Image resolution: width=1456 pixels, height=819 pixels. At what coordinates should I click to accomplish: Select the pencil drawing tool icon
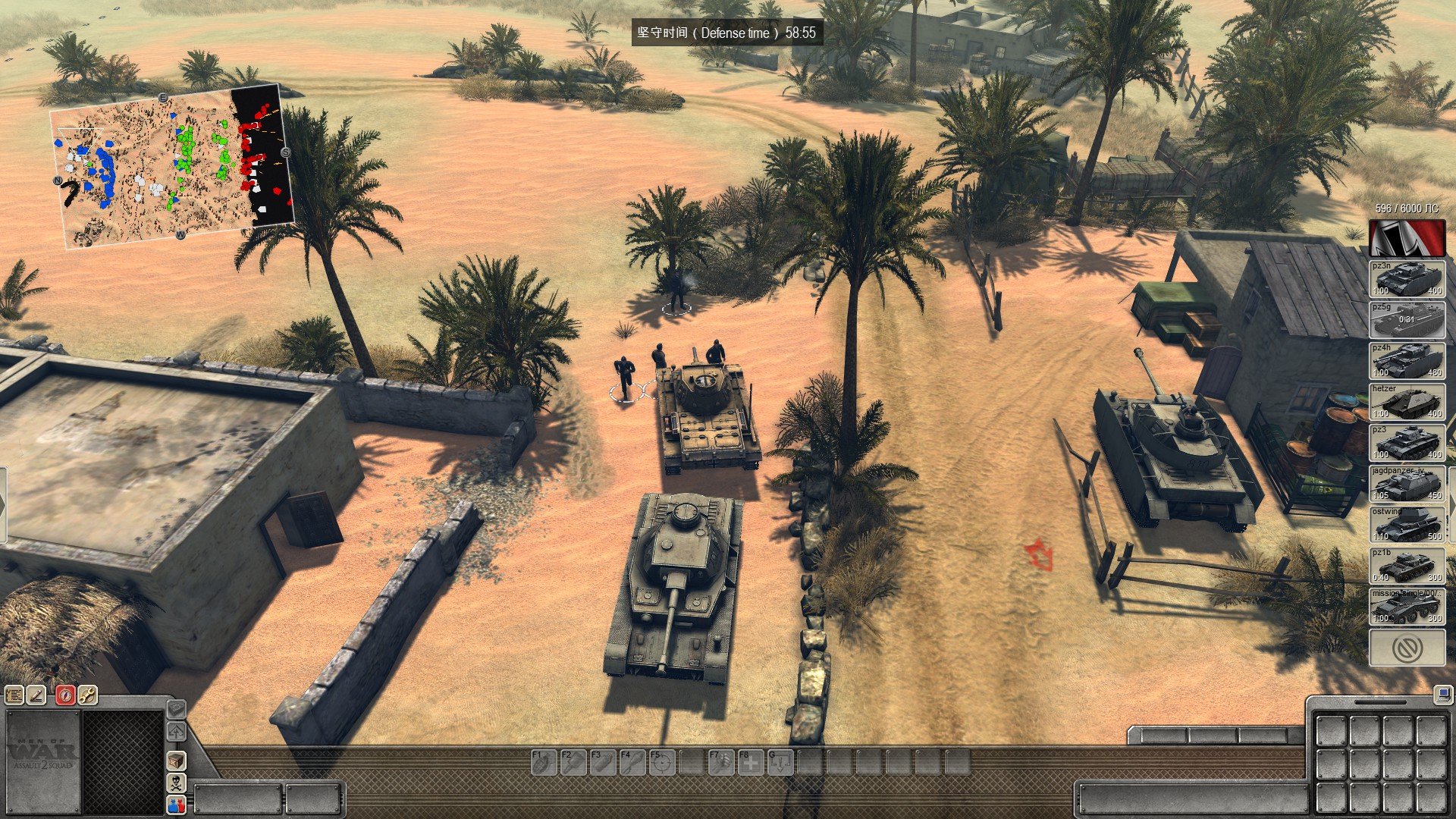click(36, 695)
